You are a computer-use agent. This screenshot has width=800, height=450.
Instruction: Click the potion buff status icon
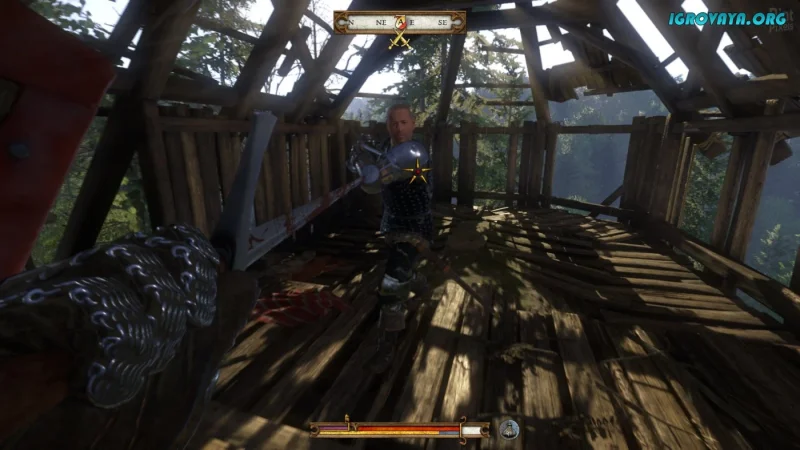pos(509,429)
